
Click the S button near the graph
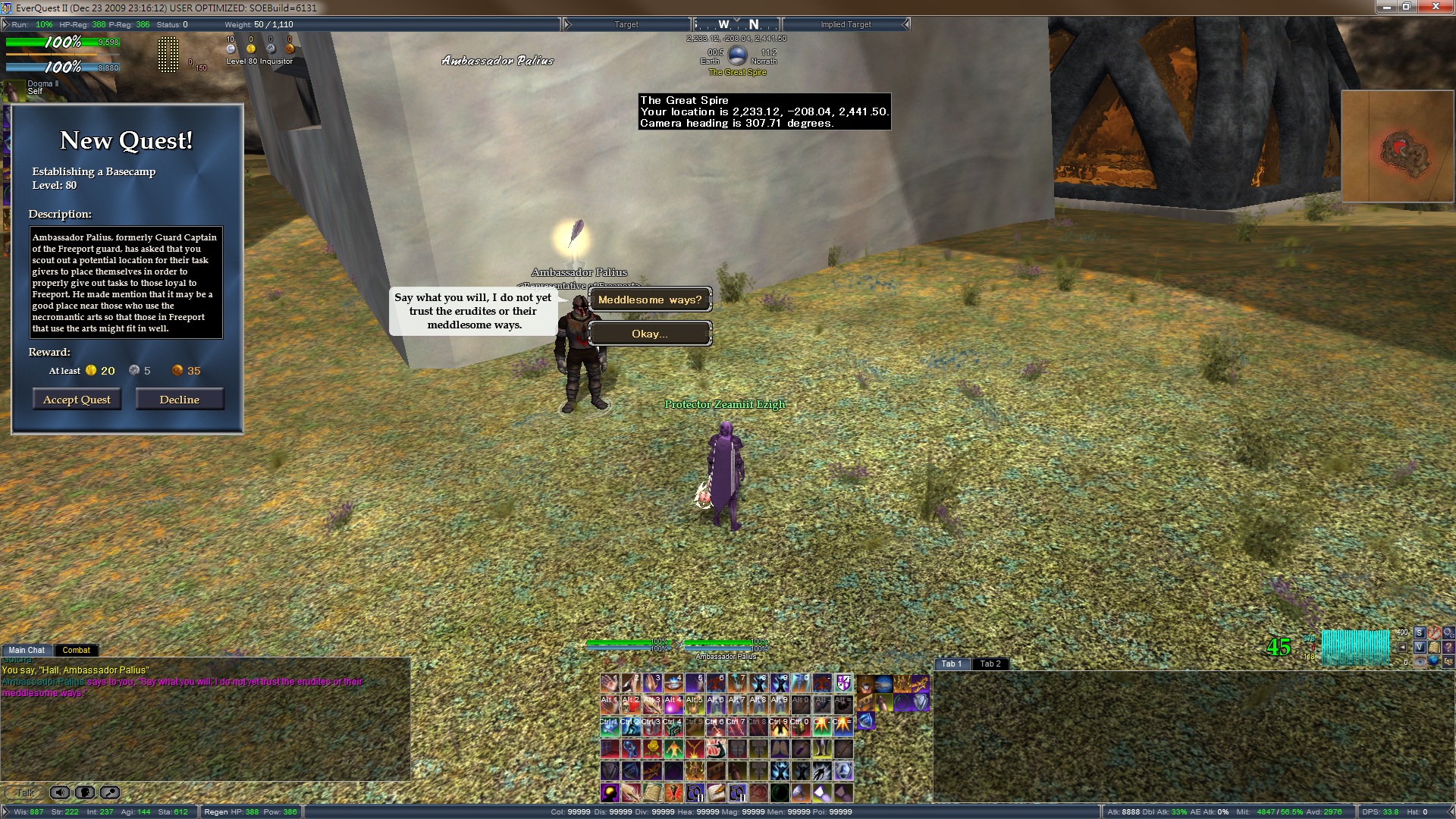pos(1419,632)
